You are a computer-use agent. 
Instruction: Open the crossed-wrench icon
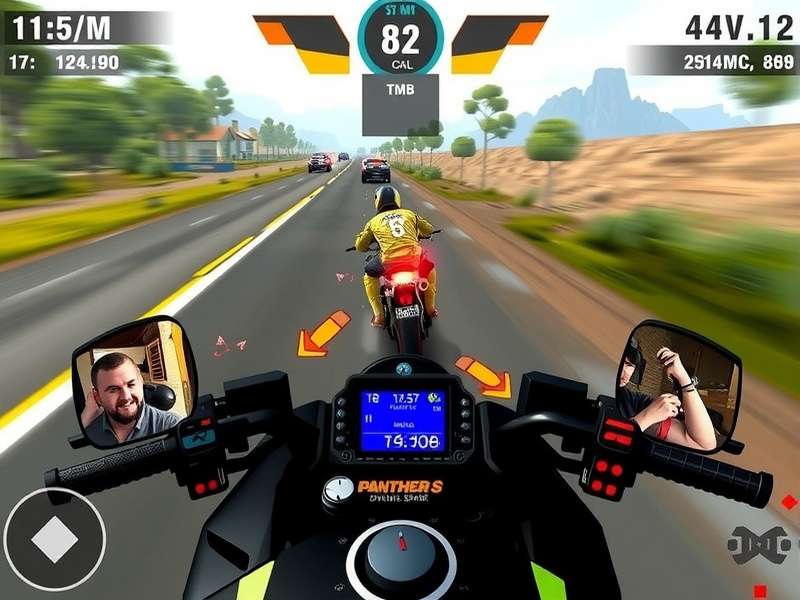759,544
